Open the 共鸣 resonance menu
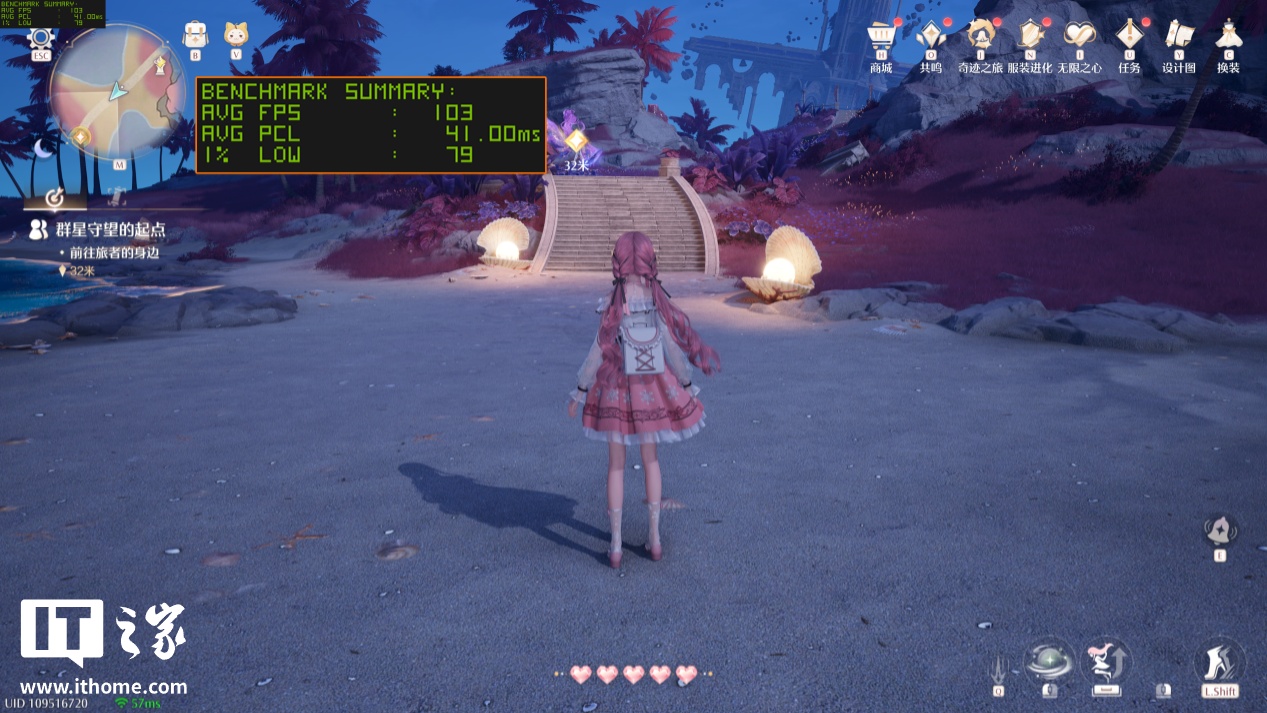The height and width of the screenshot is (713, 1267). click(930, 36)
